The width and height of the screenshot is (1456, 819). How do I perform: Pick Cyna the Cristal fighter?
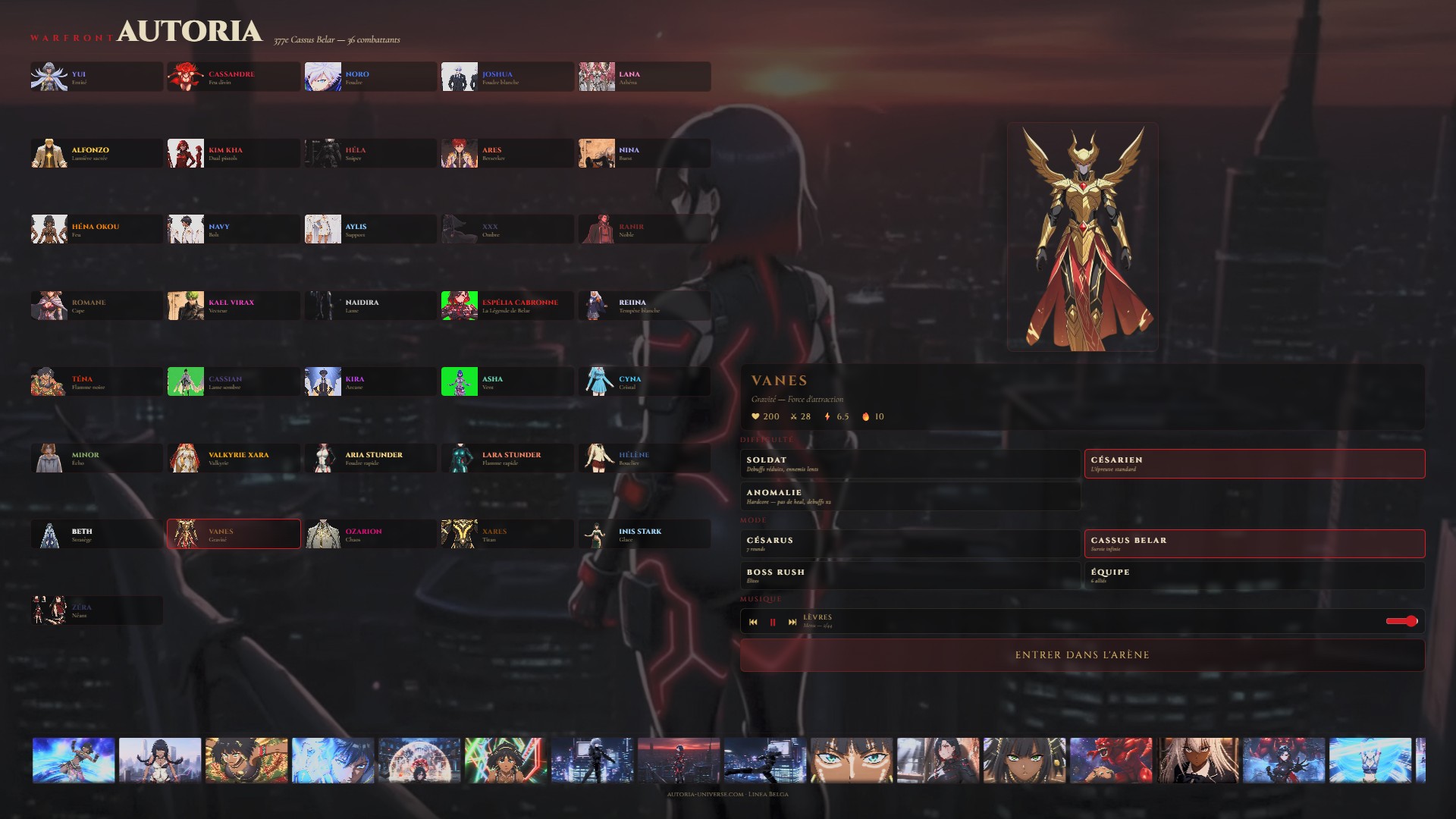coord(645,381)
